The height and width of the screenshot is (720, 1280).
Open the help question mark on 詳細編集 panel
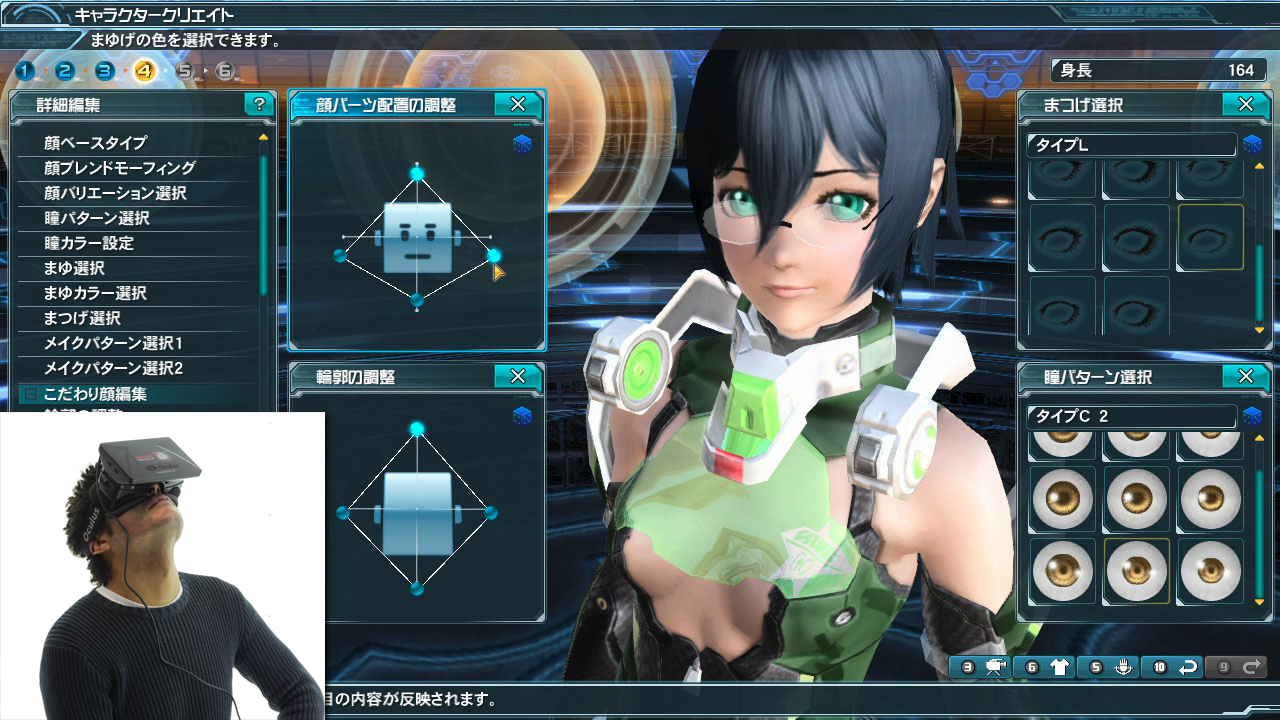260,105
